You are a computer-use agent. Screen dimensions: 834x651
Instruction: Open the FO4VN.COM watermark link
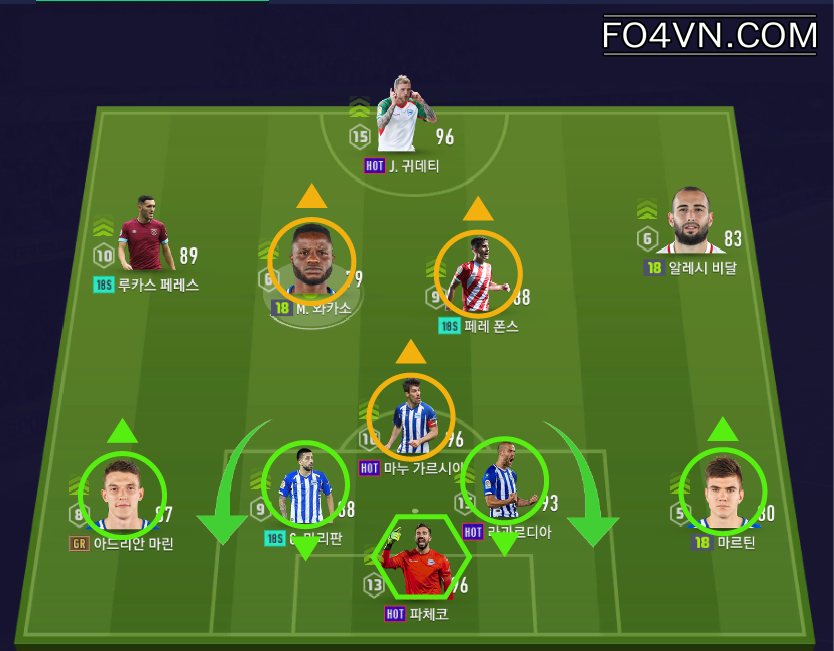tap(710, 36)
